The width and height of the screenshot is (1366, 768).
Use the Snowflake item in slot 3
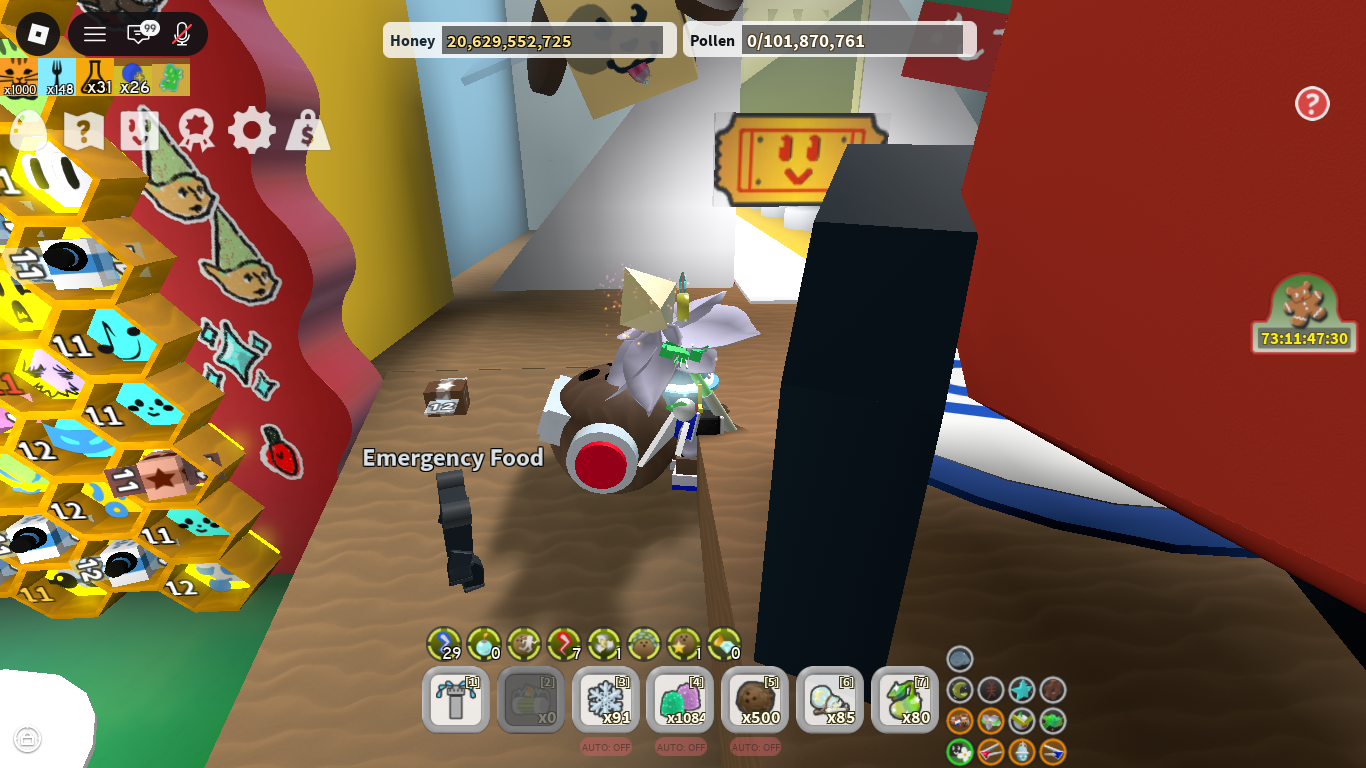pyautogui.click(x=605, y=700)
